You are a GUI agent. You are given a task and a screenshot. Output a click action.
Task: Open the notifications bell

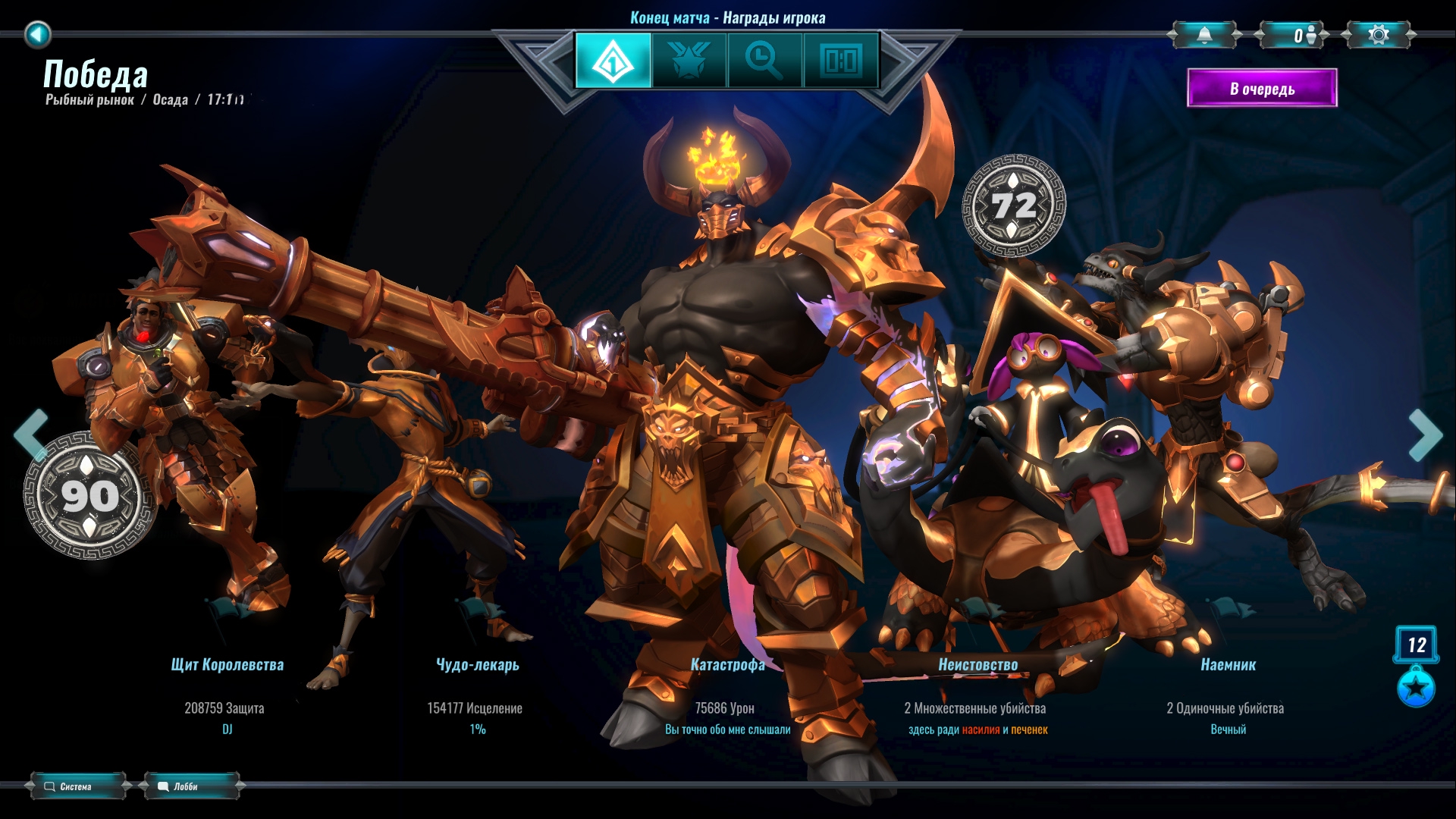click(1204, 35)
